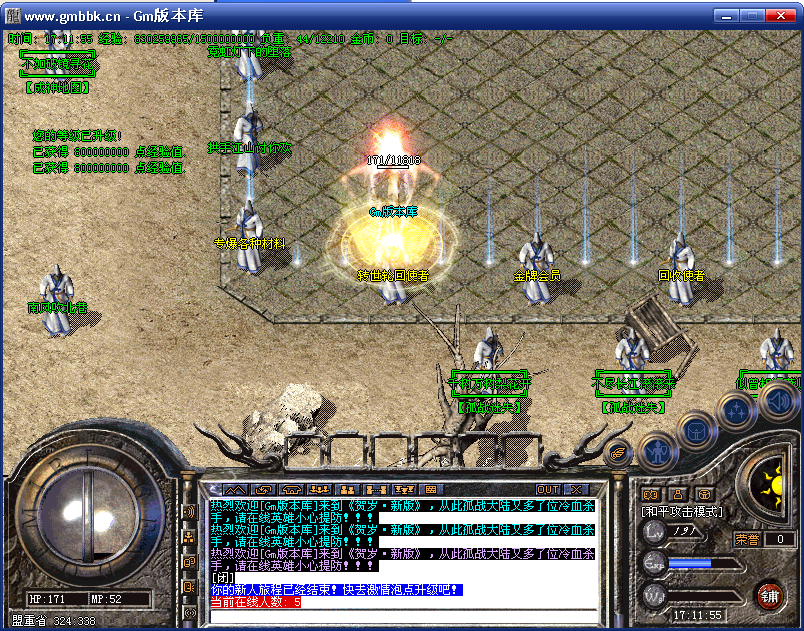This screenshot has height=631, width=804.
Task: Open the character equipment panel button
Action: pos(657,452)
